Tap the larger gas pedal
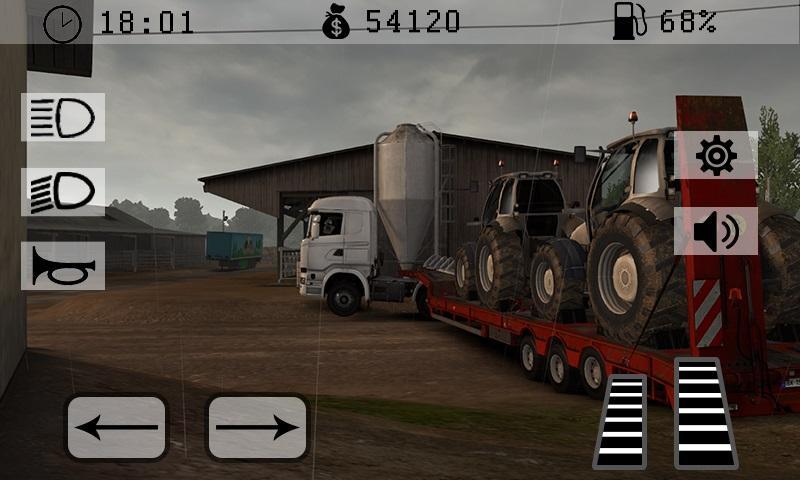Screen dimensions: 800x480 (x=705, y=412)
